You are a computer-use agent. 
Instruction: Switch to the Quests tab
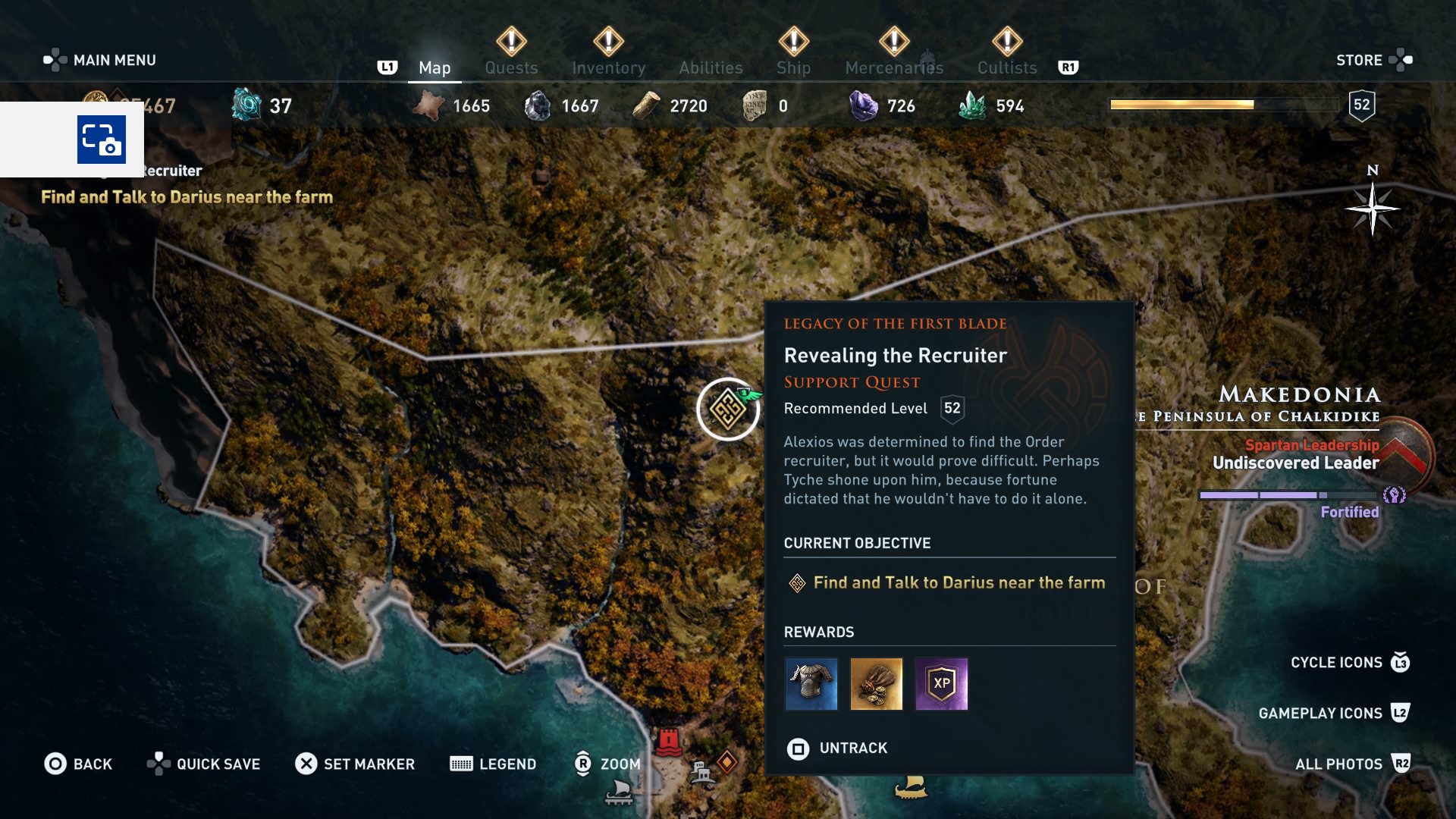click(x=511, y=67)
